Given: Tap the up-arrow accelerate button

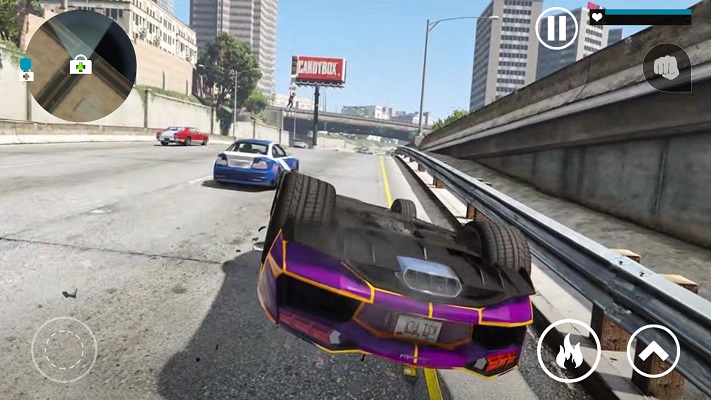Looking at the screenshot, I should [x=653, y=351].
